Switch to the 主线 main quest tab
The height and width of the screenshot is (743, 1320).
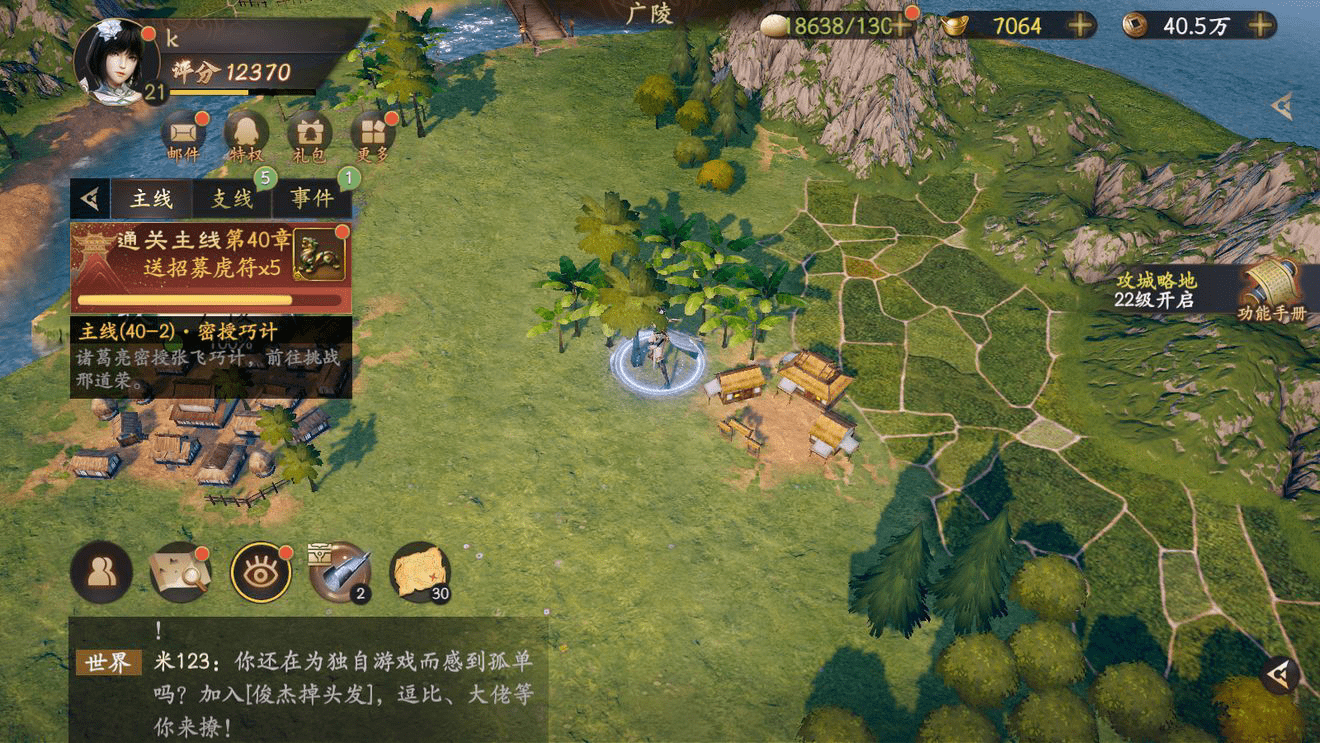click(152, 199)
